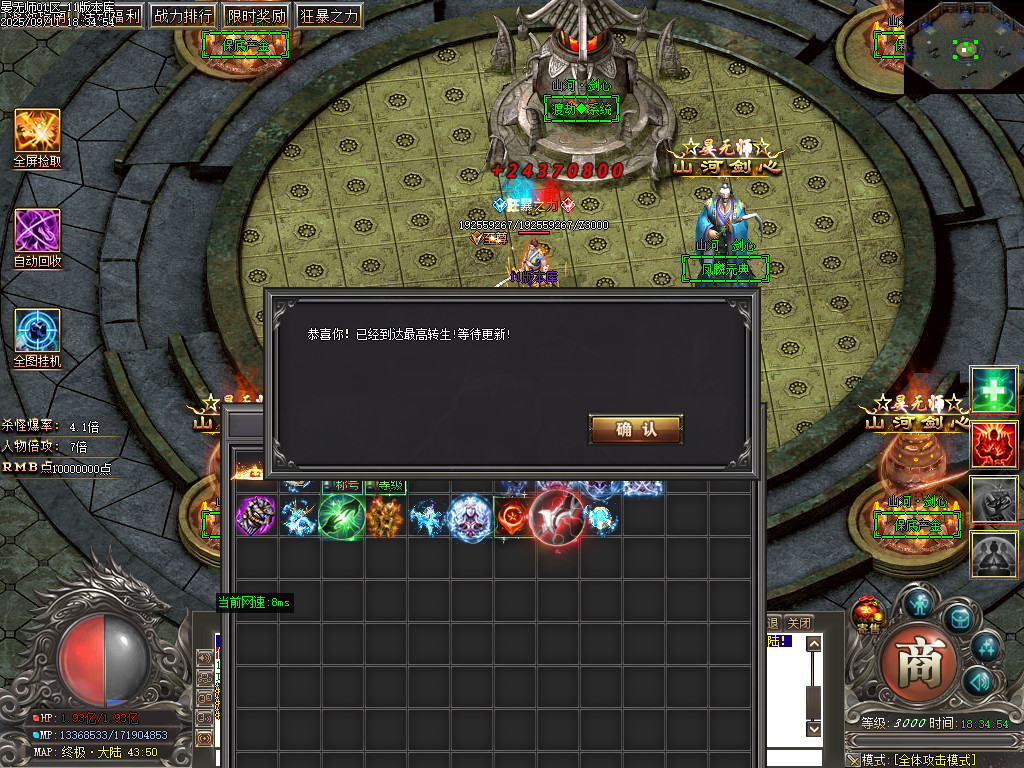This screenshot has width=1024, height=768.
Task: Activate the red flaming warrior skill
Action: (x=994, y=445)
